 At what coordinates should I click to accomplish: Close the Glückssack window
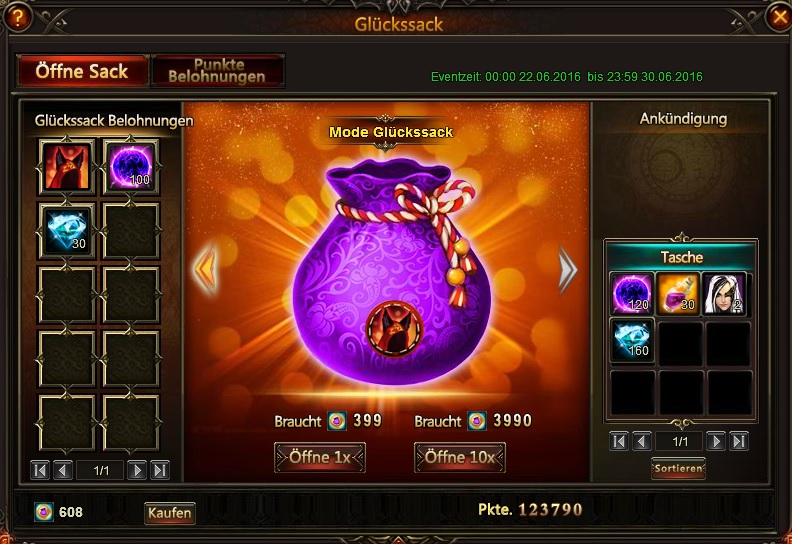pyautogui.click(x=777, y=17)
